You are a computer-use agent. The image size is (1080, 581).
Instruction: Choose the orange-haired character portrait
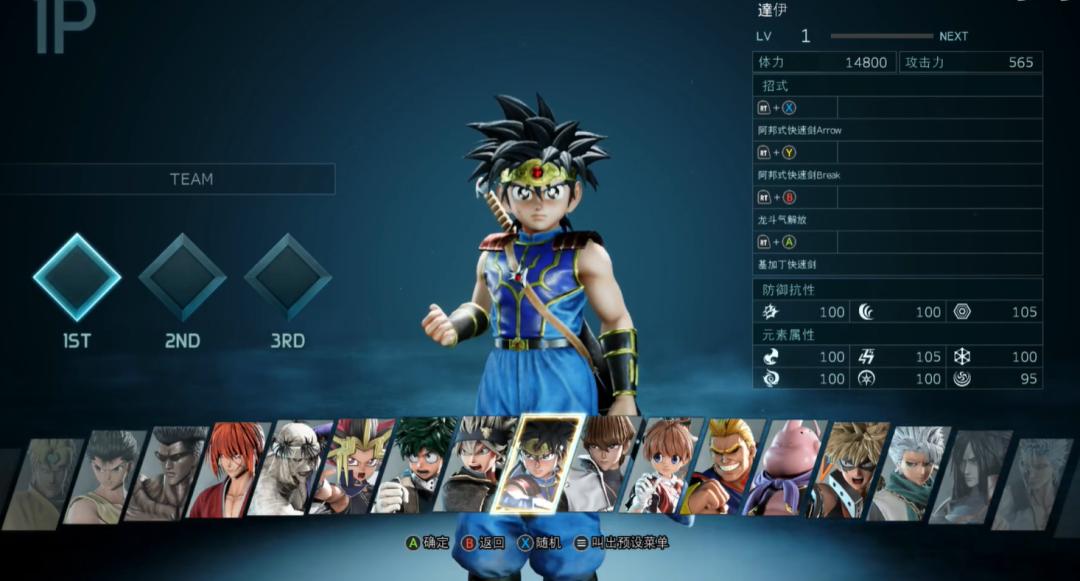click(661, 466)
